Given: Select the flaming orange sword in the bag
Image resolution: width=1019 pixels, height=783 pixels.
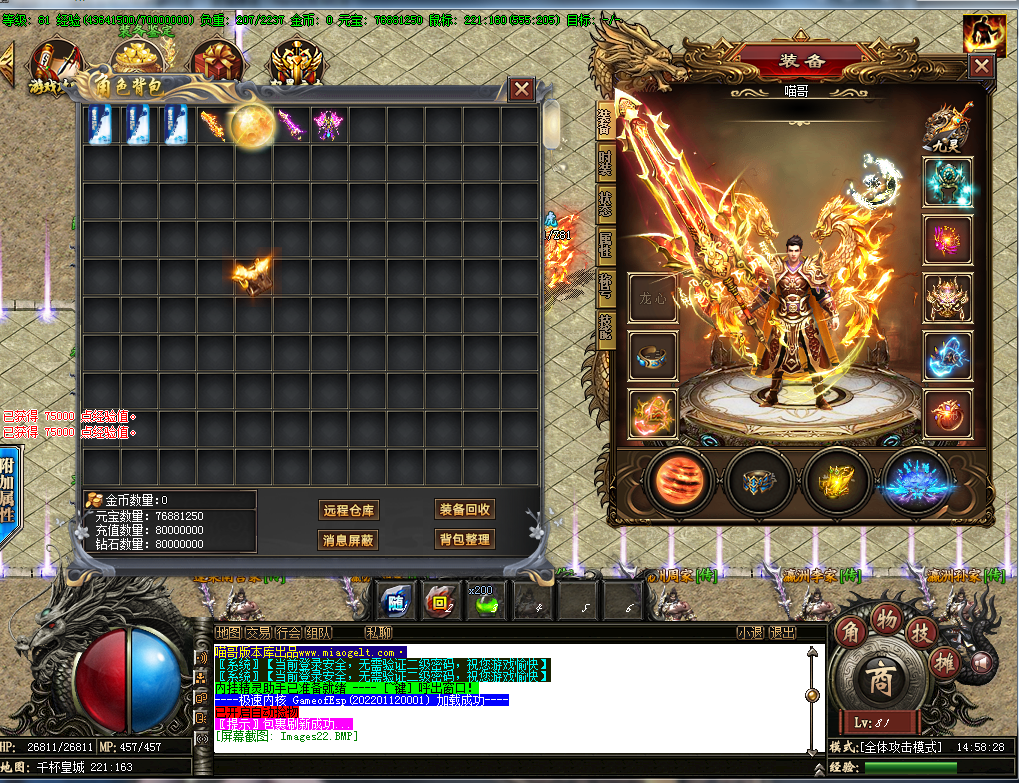Looking at the screenshot, I should tap(214, 125).
